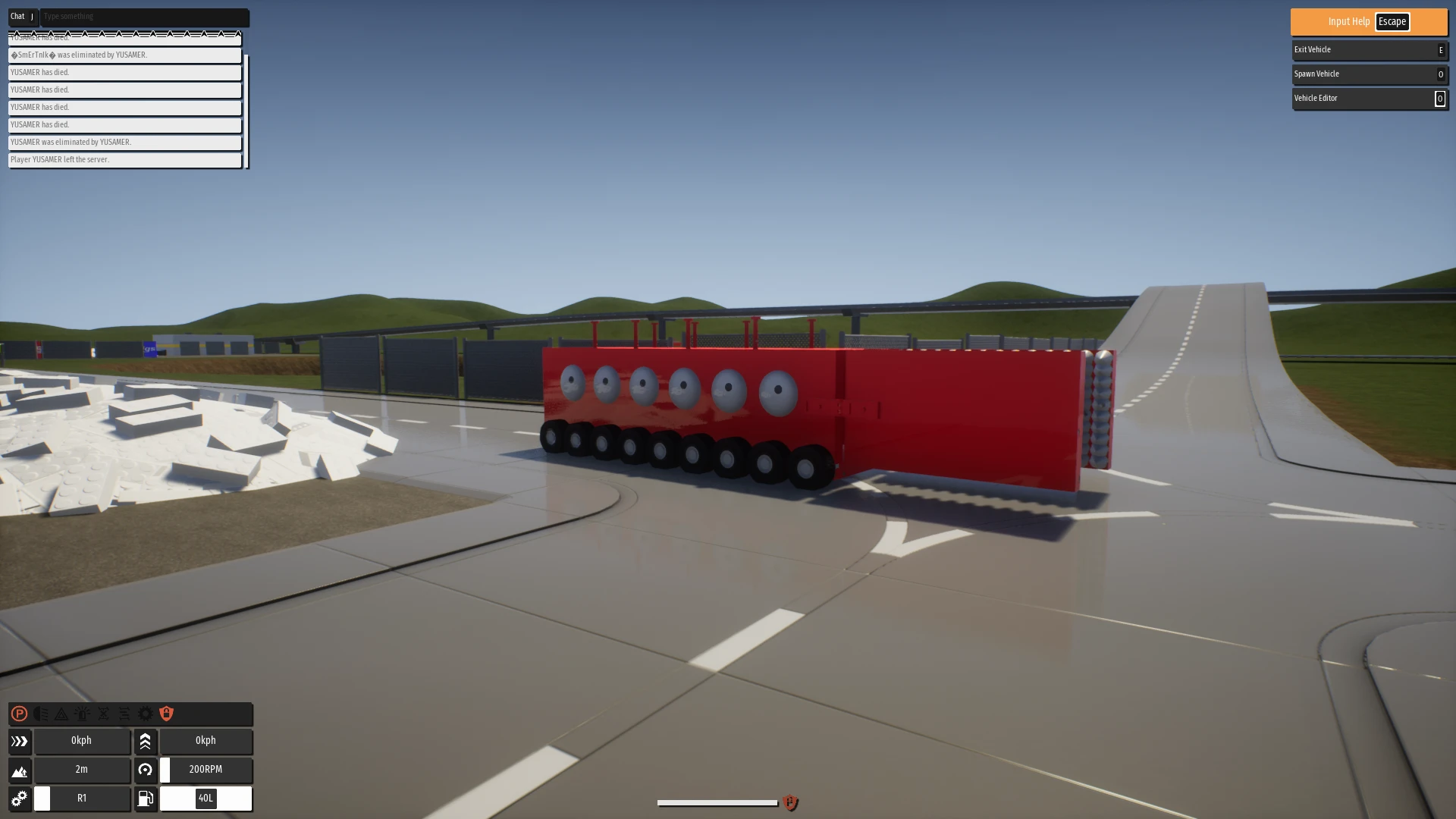This screenshot has width=1456, height=819.
Task: Toggle the red security lock shield
Action: [x=167, y=714]
